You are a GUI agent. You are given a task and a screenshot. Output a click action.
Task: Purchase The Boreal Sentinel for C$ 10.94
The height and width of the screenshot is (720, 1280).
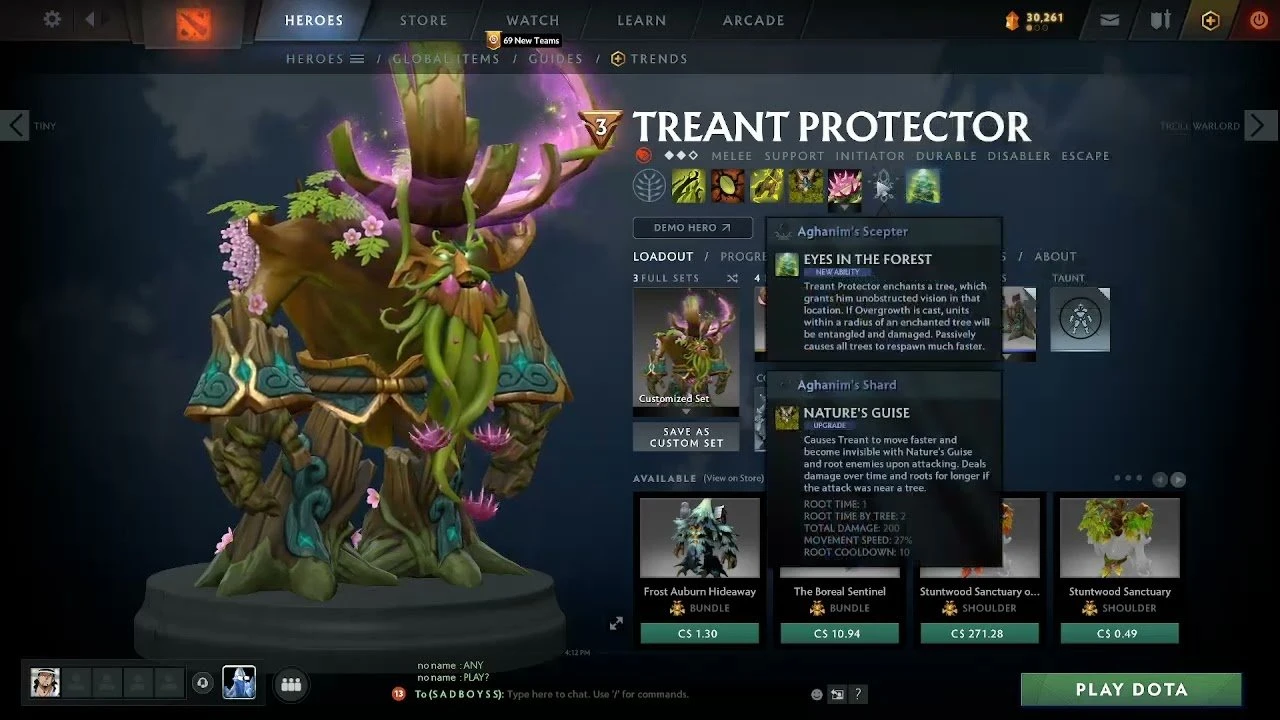pyautogui.click(x=839, y=633)
